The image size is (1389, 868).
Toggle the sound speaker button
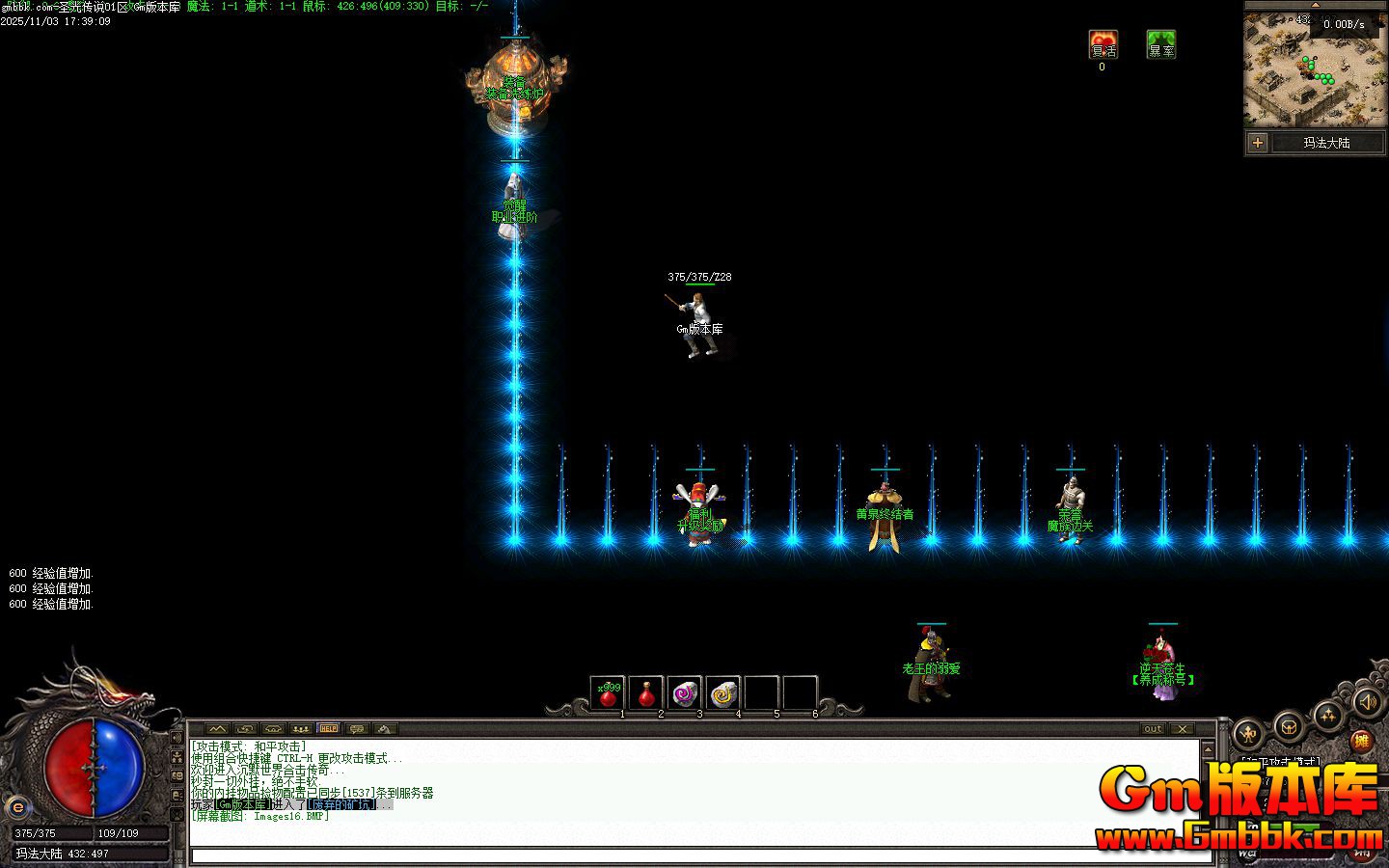[1365, 700]
